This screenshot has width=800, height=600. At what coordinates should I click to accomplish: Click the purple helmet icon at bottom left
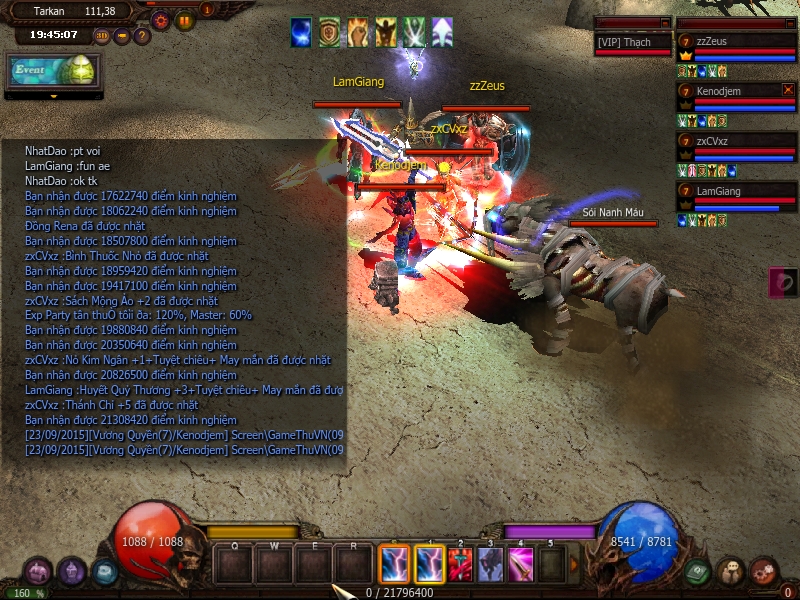[71, 571]
